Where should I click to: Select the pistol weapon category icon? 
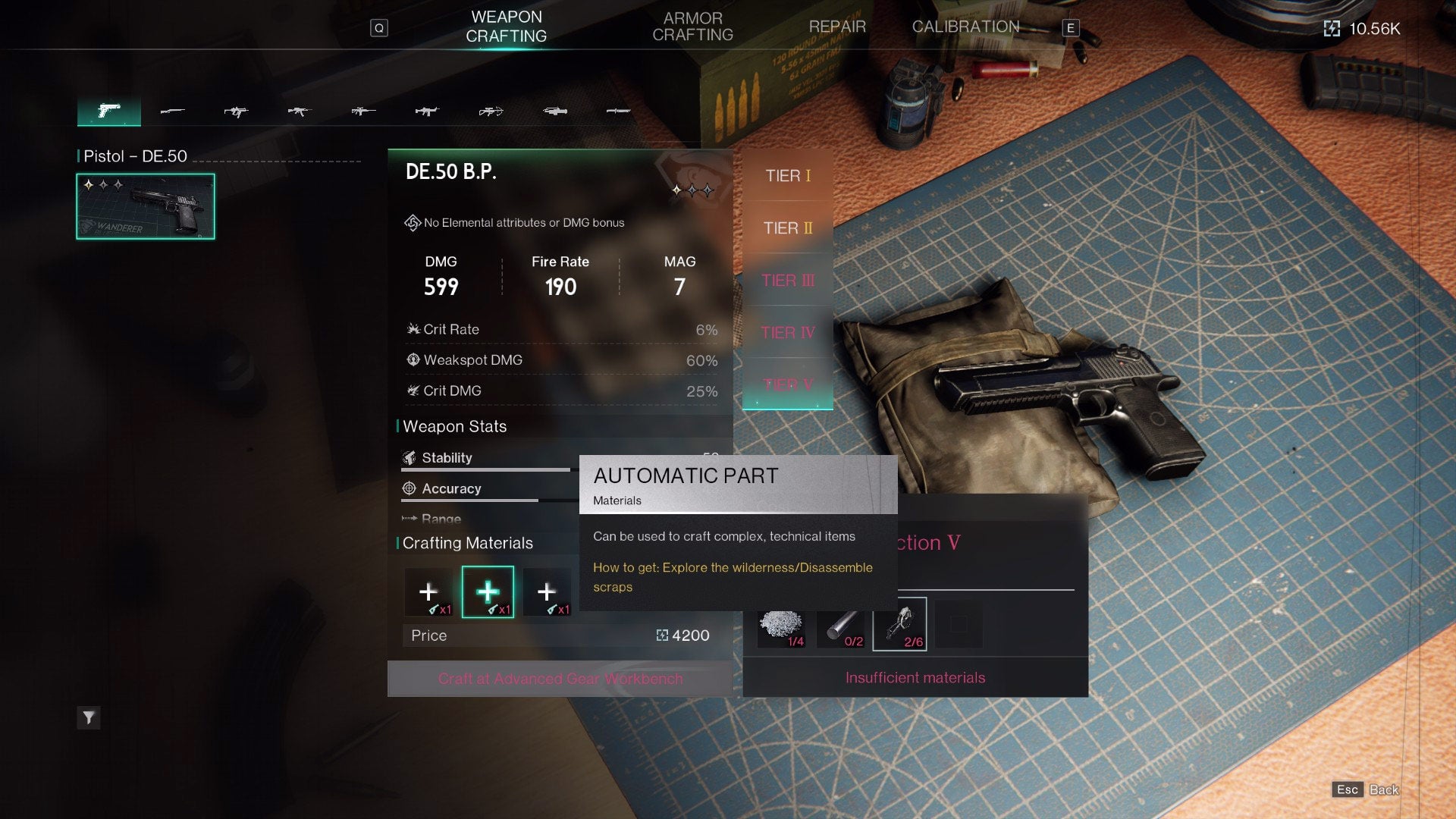108,111
